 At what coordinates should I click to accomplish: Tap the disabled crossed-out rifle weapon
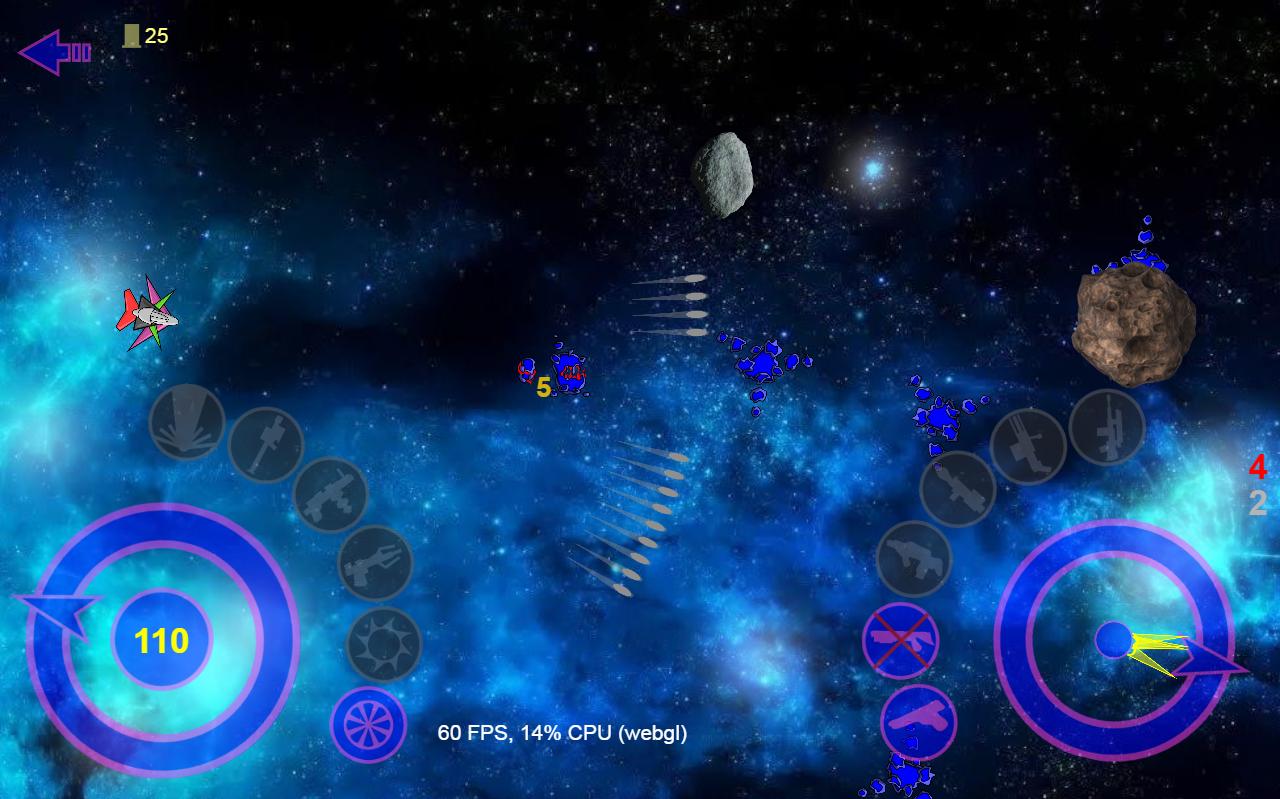(900, 640)
